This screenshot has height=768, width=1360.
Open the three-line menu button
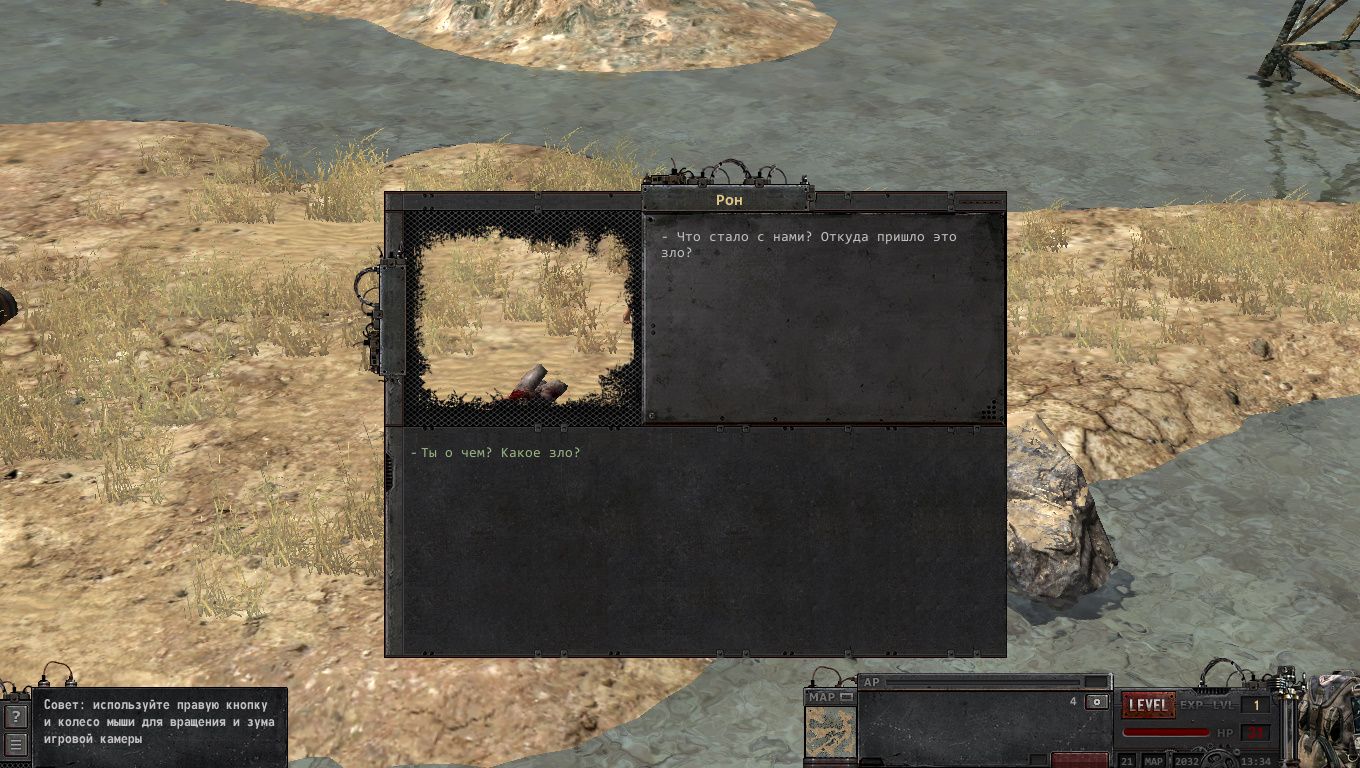[15, 744]
